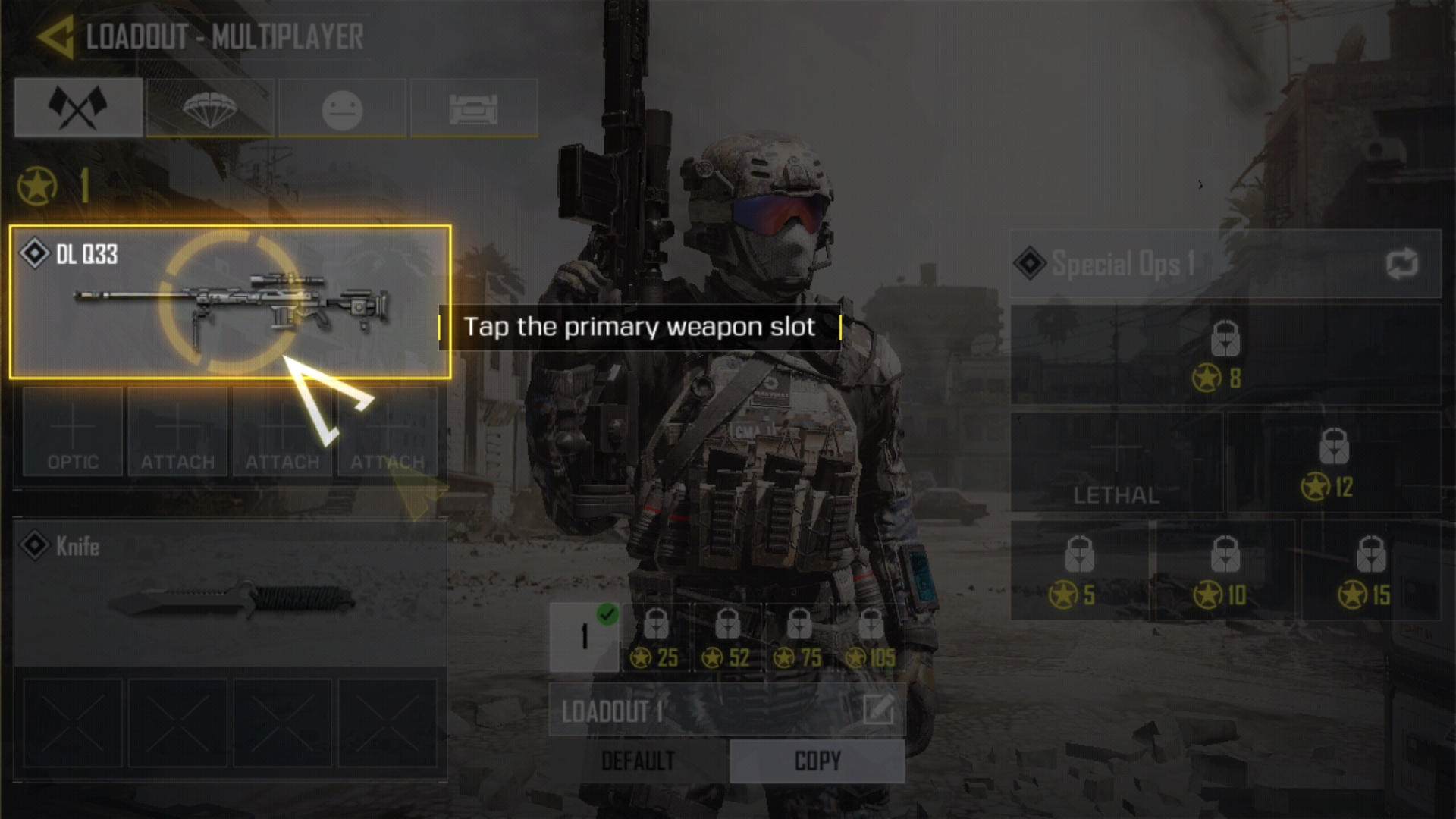
Task: Tap the locked loadout slot requiring level 105
Action: coord(871,639)
